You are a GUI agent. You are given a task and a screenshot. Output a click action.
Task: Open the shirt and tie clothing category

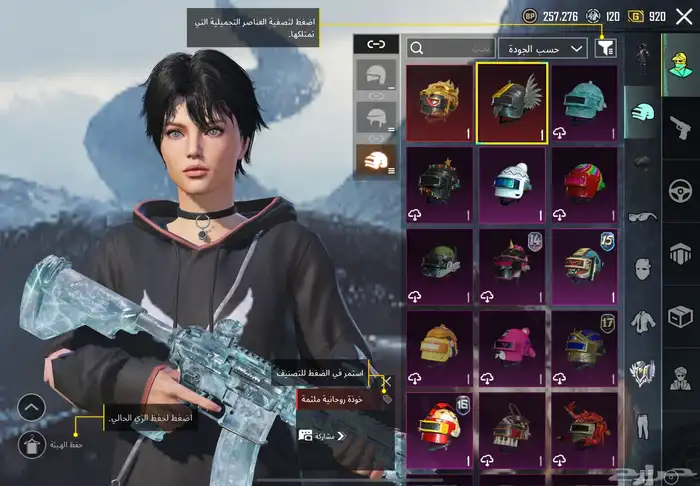pos(641,321)
